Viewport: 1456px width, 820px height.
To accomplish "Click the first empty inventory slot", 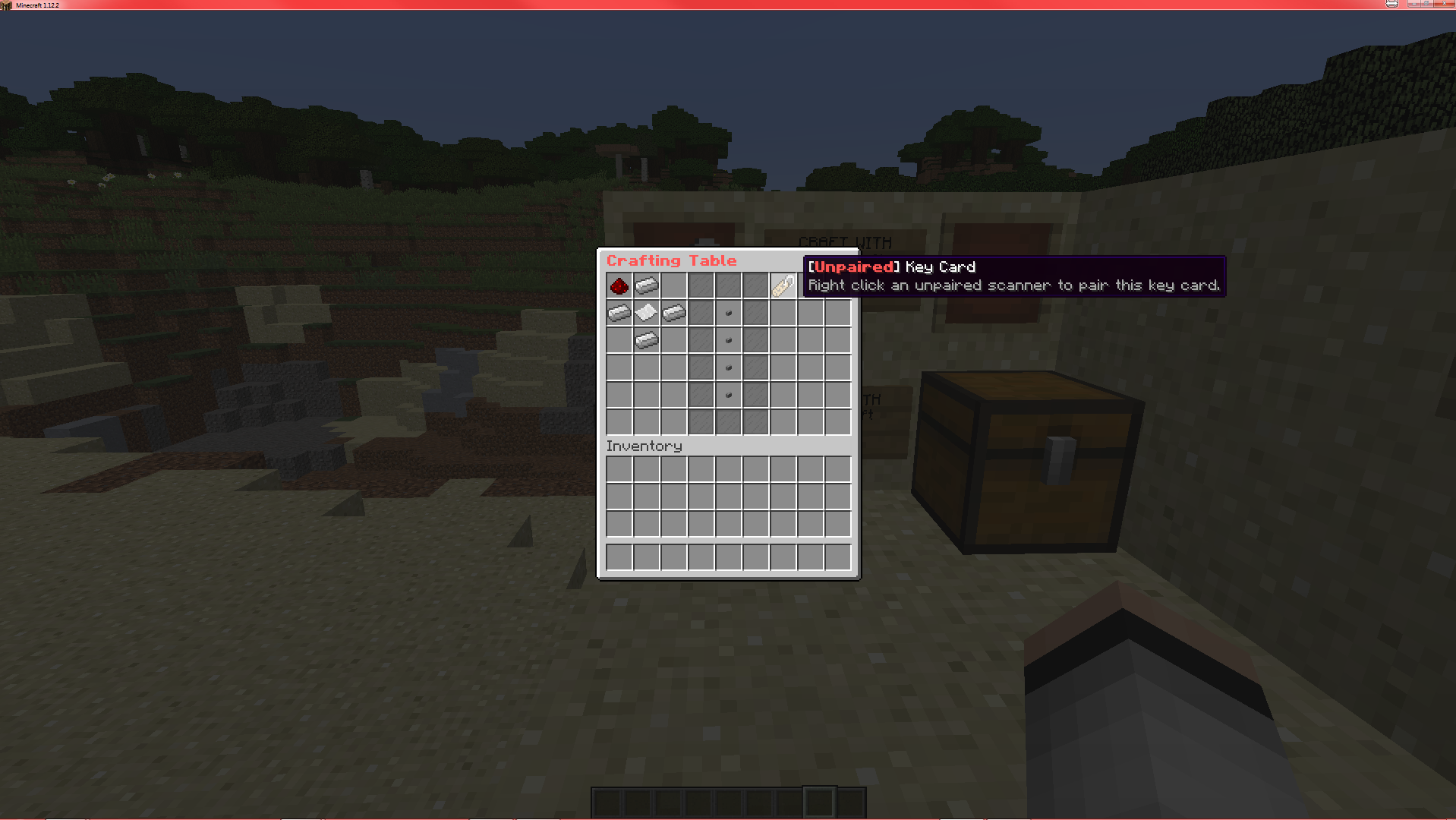I will (x=619, y=469).
